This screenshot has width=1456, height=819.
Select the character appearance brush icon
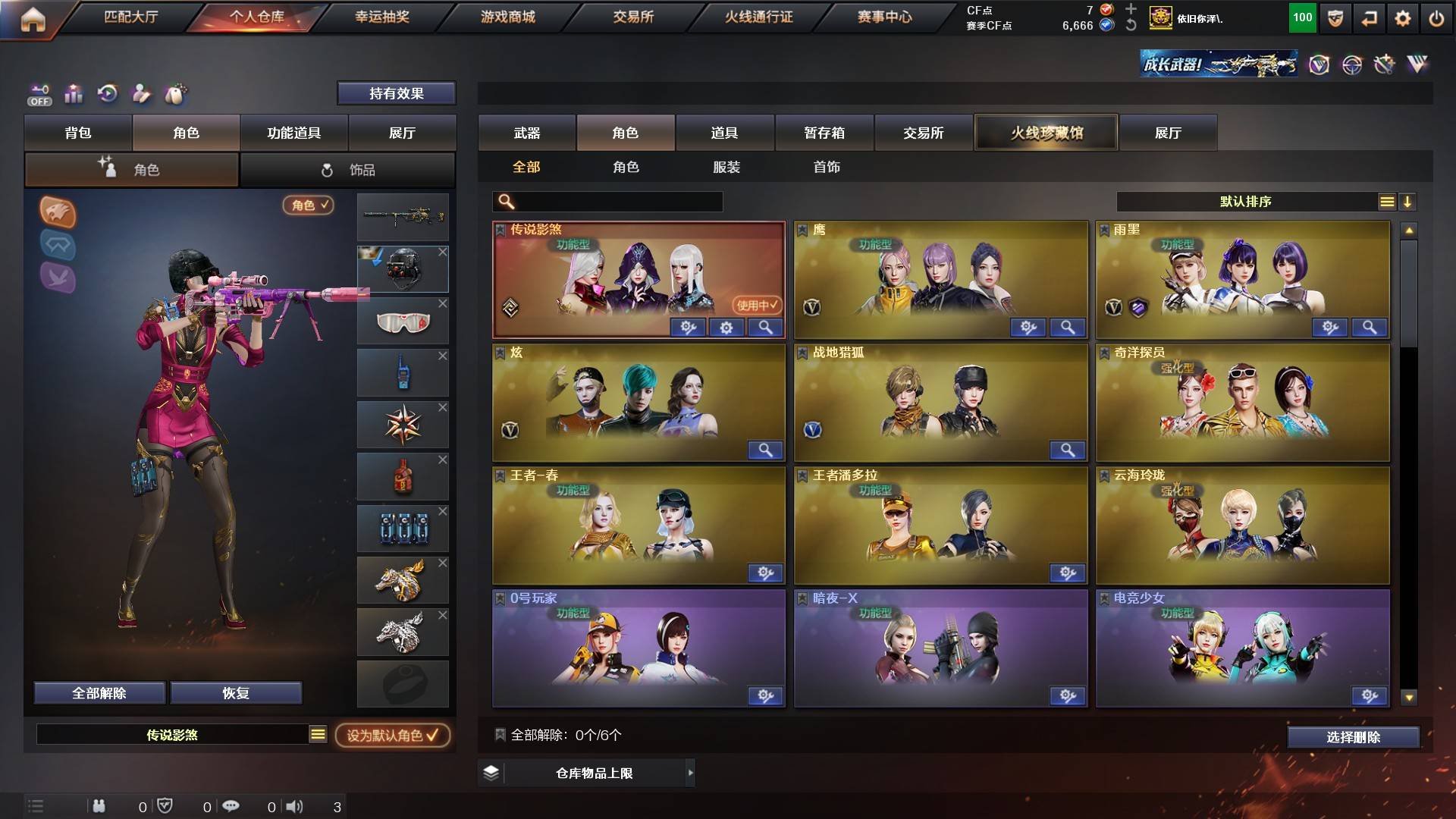click(x=143, y=93)
